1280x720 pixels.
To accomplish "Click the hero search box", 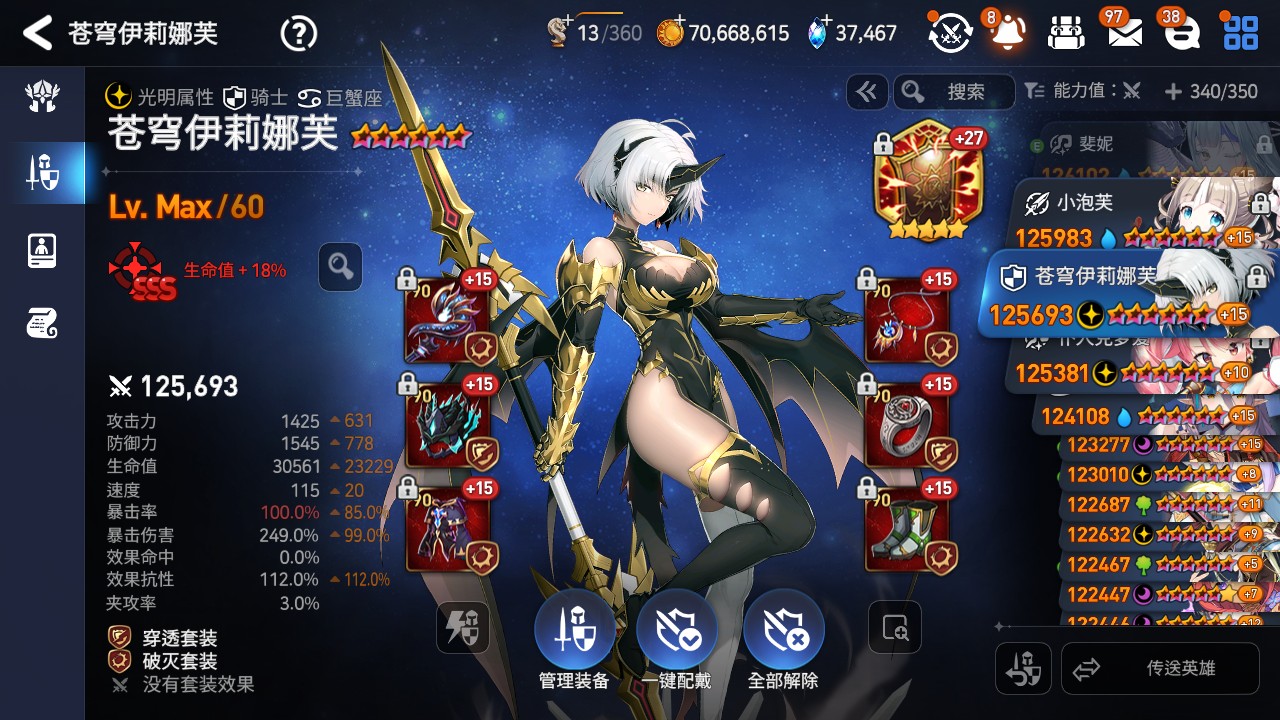I will (955, 92).
